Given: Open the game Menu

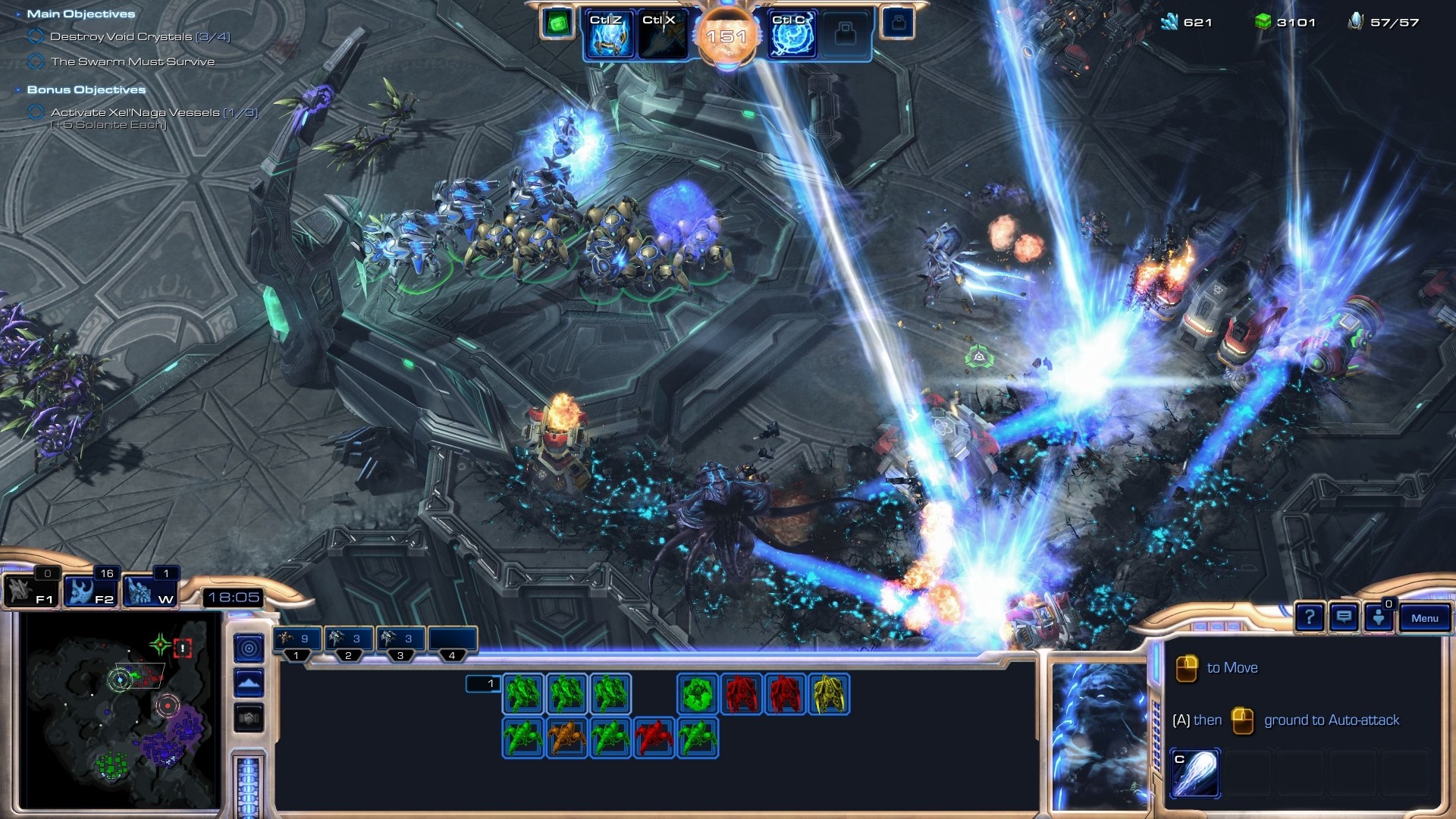Looking at the screenshot, I should 1424,618.
